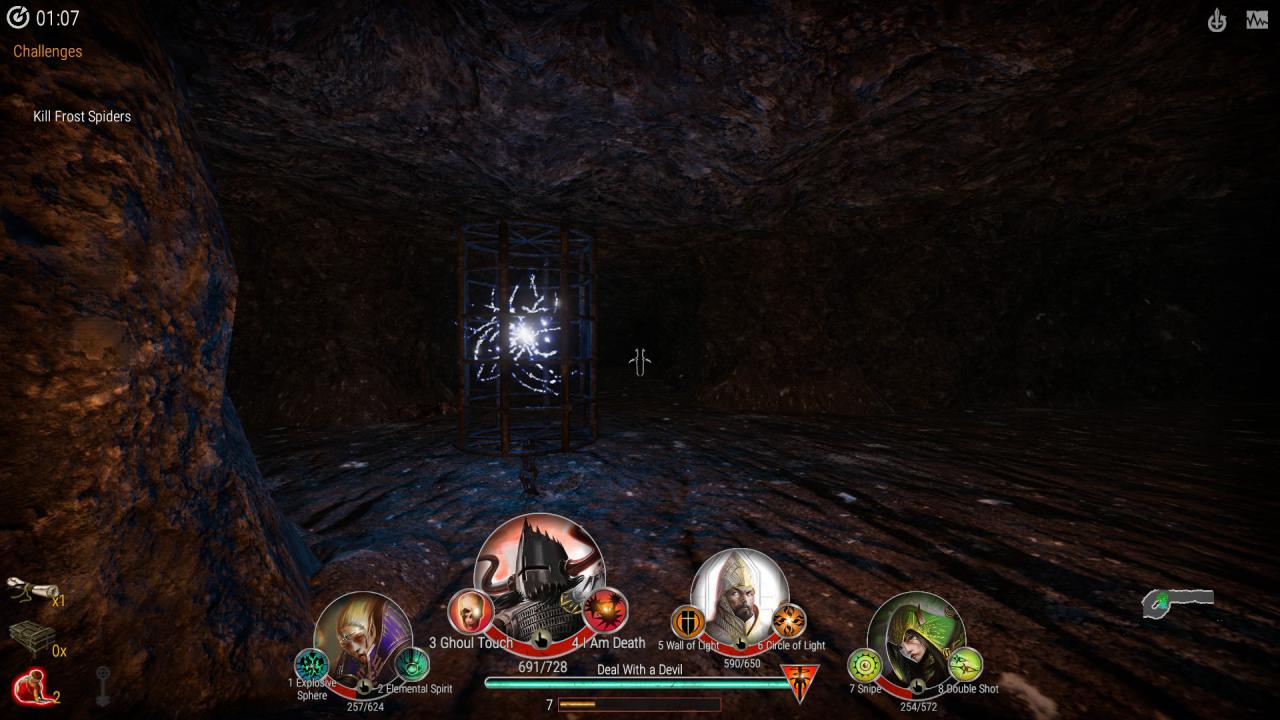The height and width of the screenshot is (720, 1280).
Task: Activate the Ghoul Touch ability
Action: 469,611
